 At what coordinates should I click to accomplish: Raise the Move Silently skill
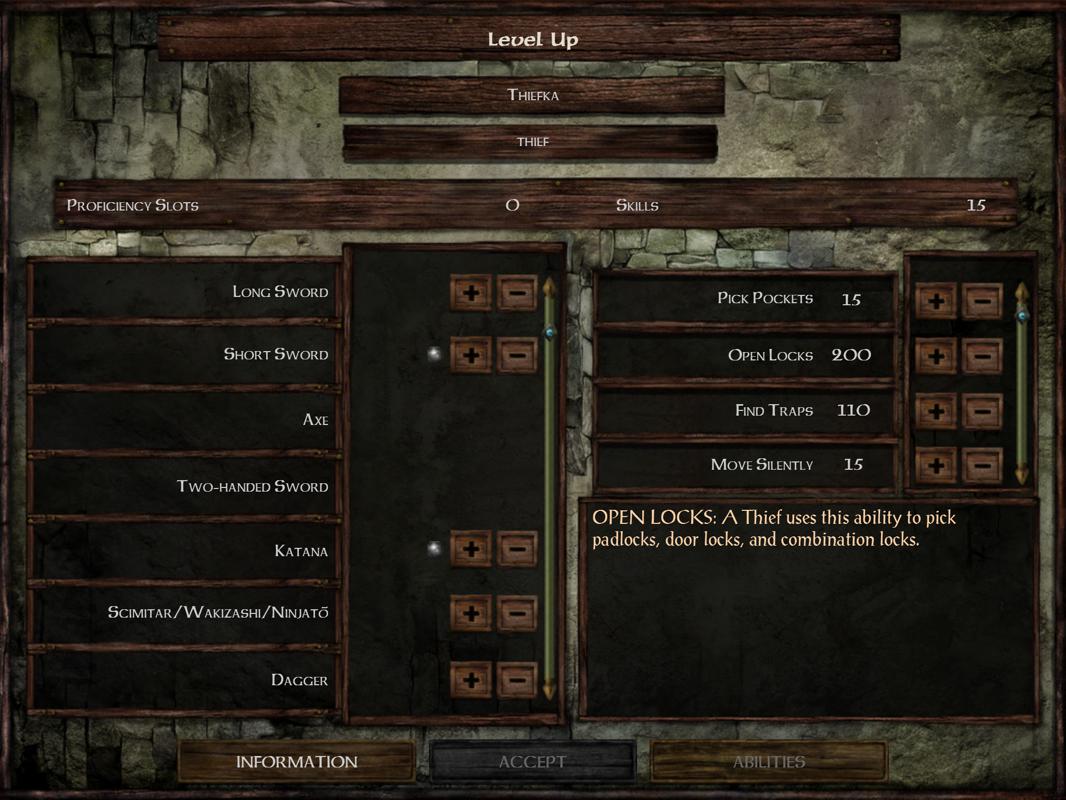936,465
